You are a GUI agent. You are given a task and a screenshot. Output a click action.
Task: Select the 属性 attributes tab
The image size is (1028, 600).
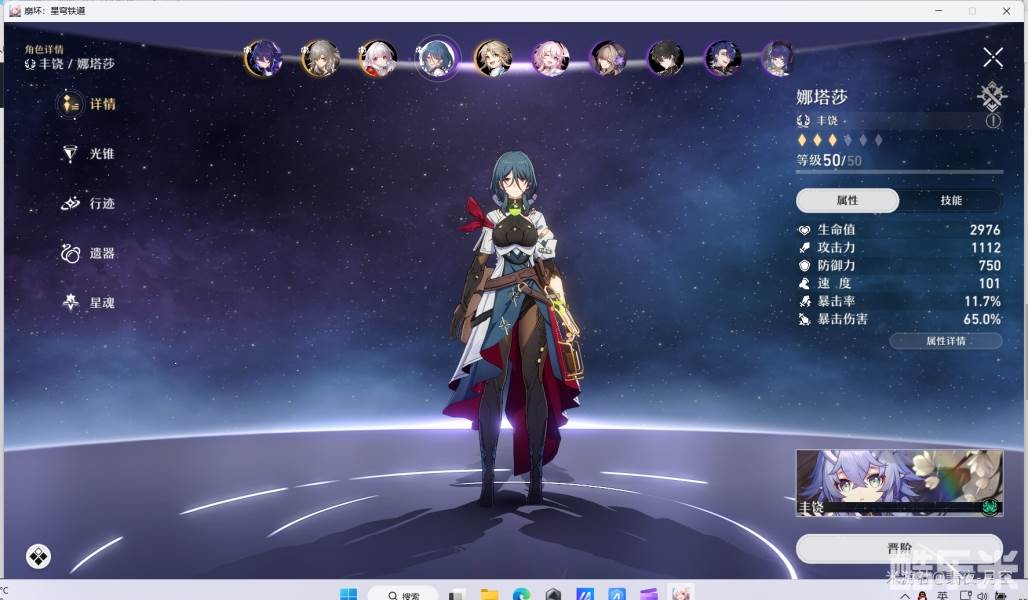[x=847, y=200]
